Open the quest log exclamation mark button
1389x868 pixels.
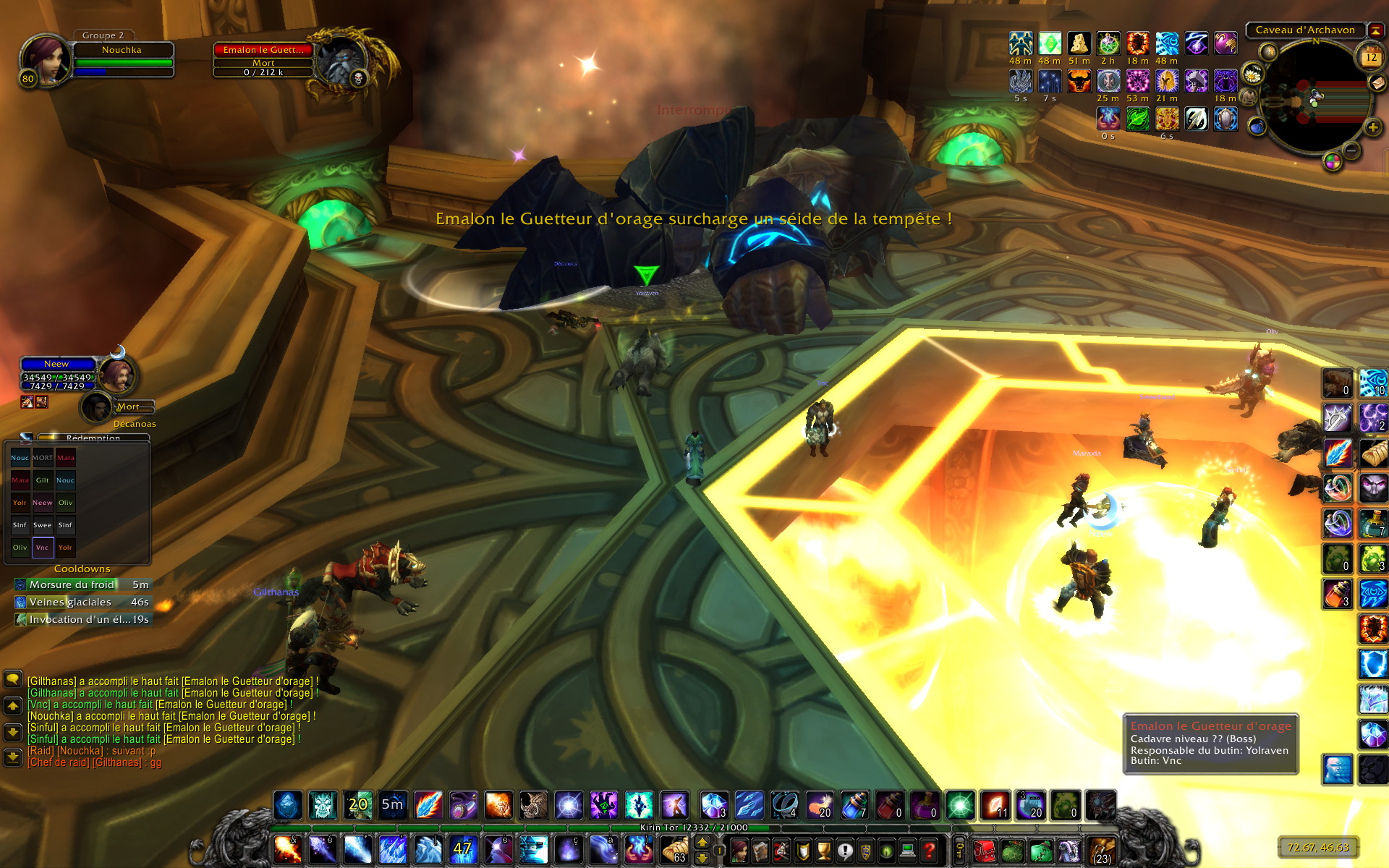[x=844, y=850]
